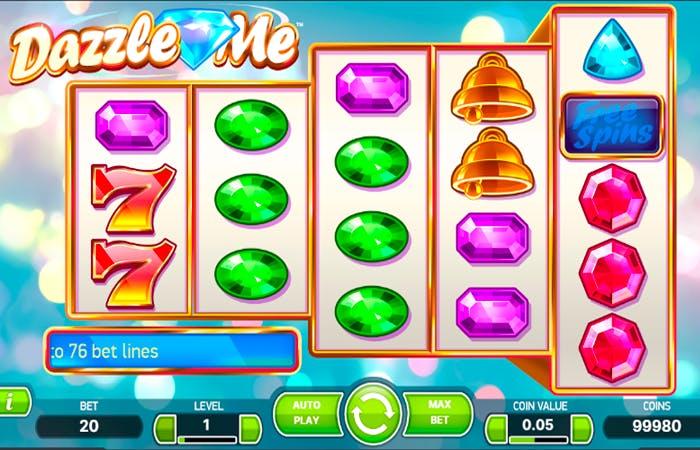Increase the bet Level
The width and height of the screenshot is (700, 450).
250,429
